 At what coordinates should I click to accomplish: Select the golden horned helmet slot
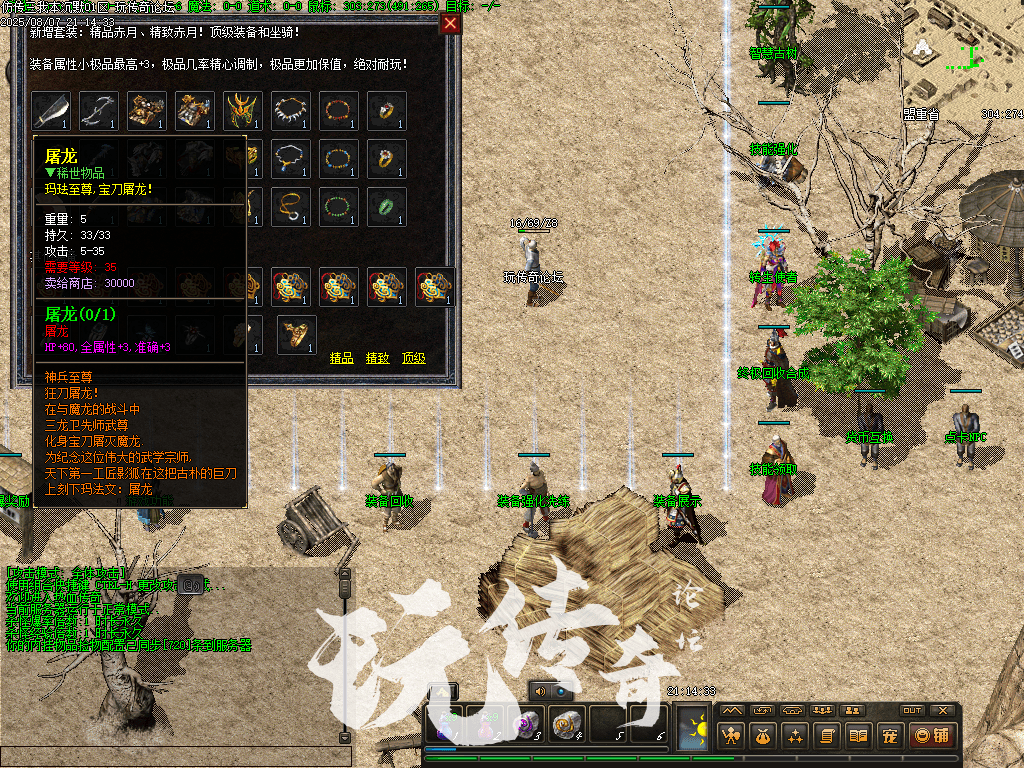[x=243, y=111]
